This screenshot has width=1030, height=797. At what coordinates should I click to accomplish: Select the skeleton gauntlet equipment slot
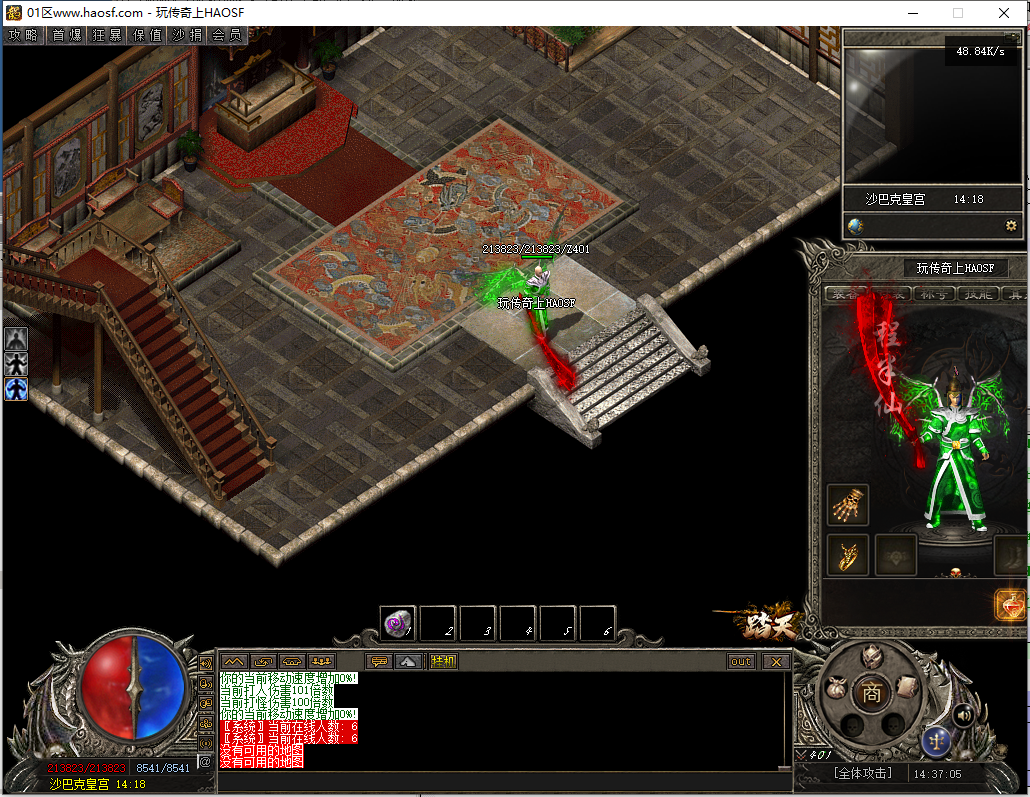point(848,505)
